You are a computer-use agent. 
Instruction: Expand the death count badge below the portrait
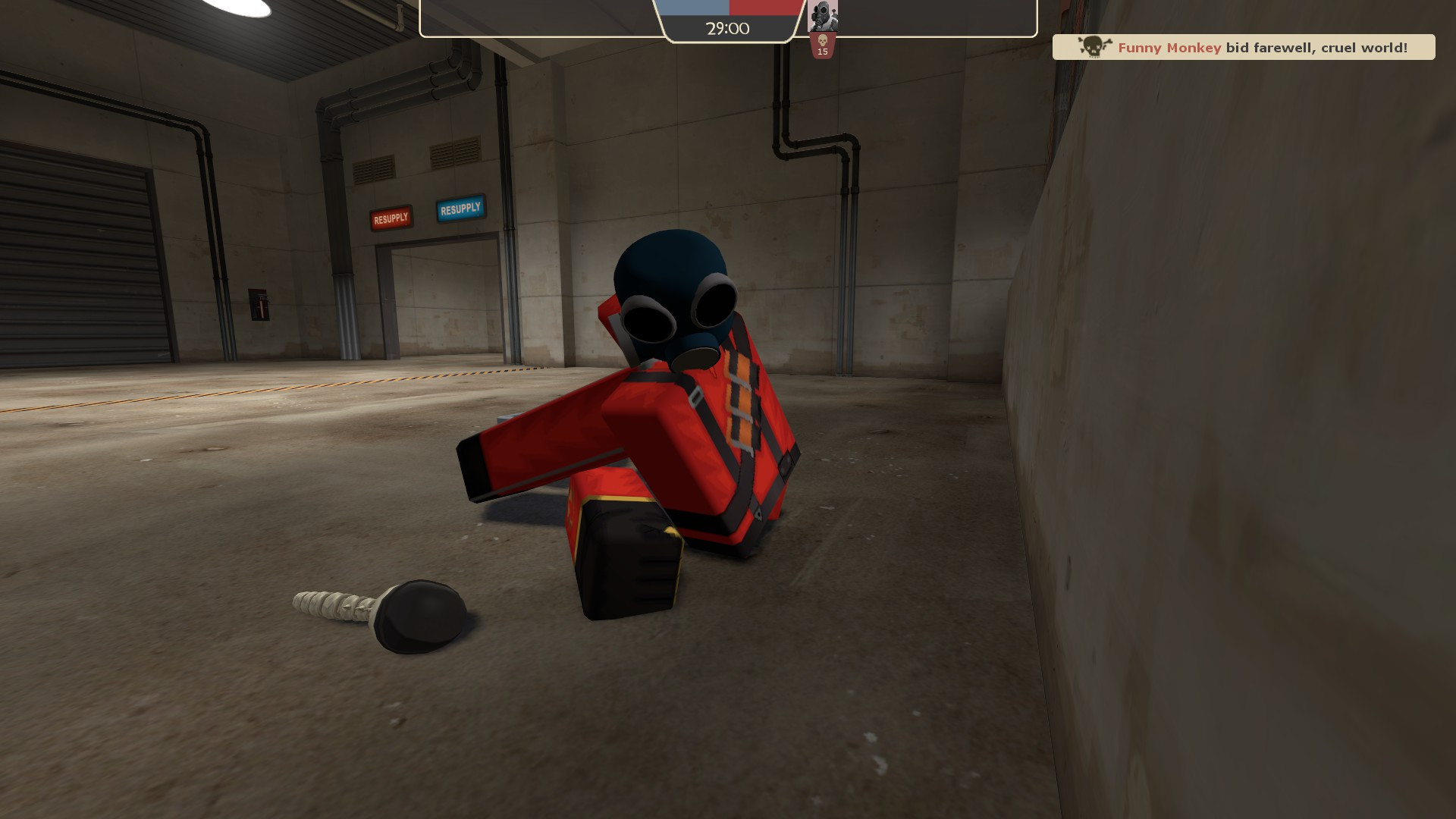click(x=823, y=45)
